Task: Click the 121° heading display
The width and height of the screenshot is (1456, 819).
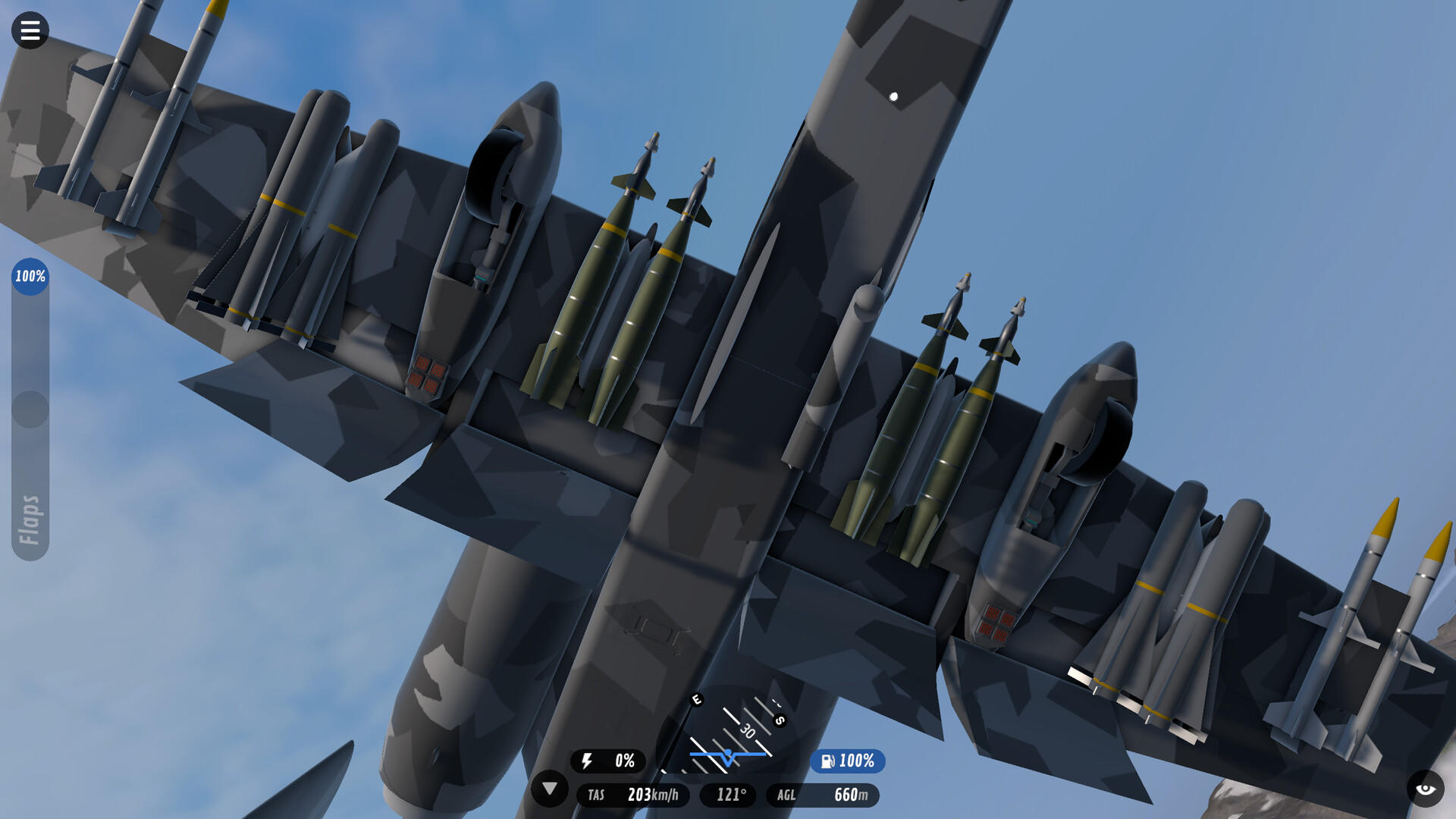Action: 730,795
